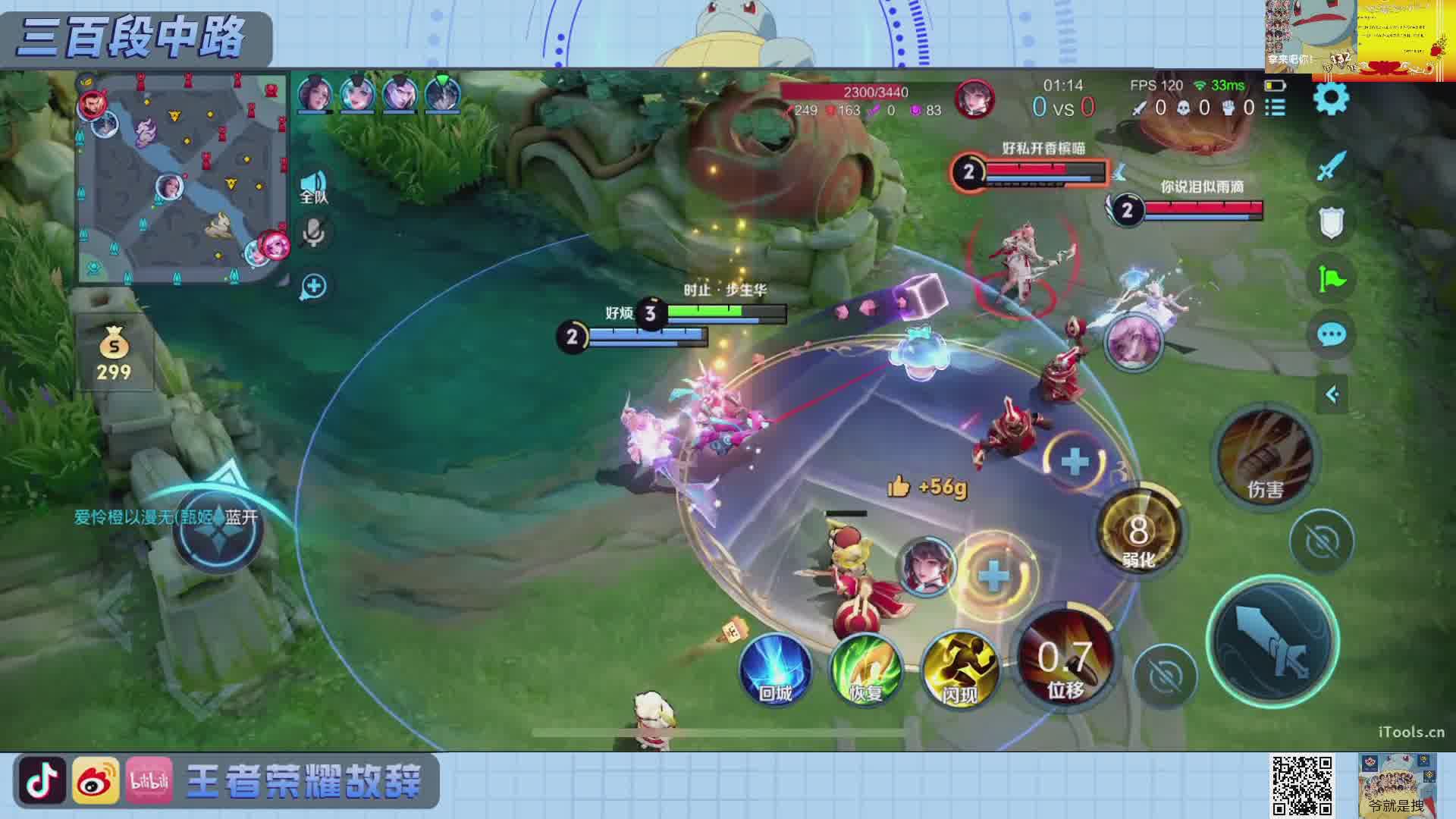This screenshot has height=819, width=1456.
Task: Expand the collapsed side panel arrow
Action: pyautogui.click(x=1331, y=394)
